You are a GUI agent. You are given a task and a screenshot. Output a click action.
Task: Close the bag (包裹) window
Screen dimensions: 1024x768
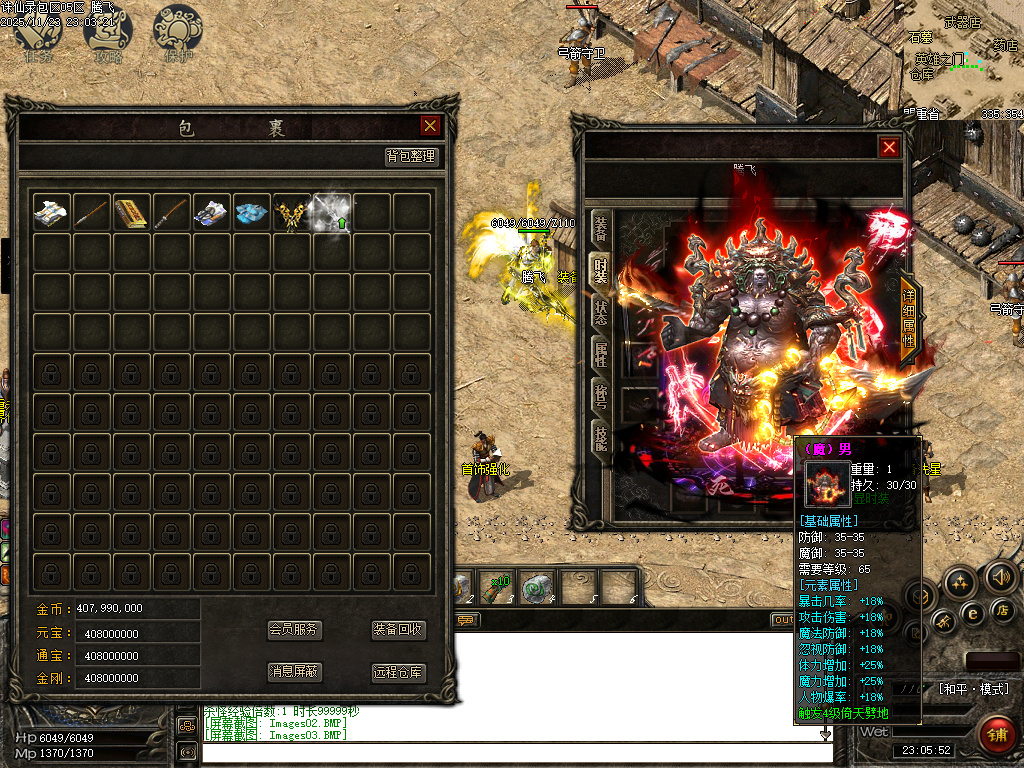430,125
